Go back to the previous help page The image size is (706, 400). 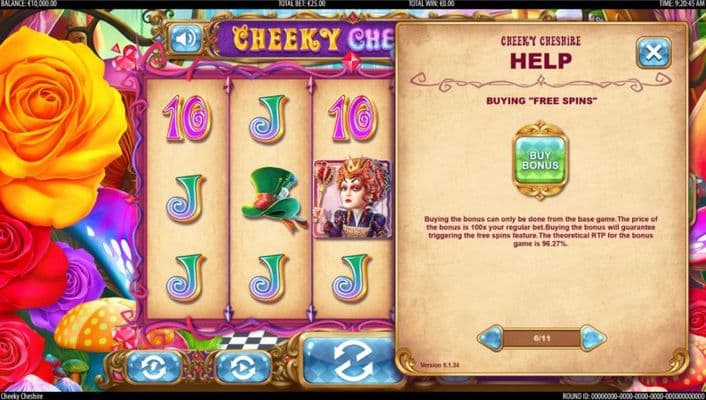[x=490, y=338]
